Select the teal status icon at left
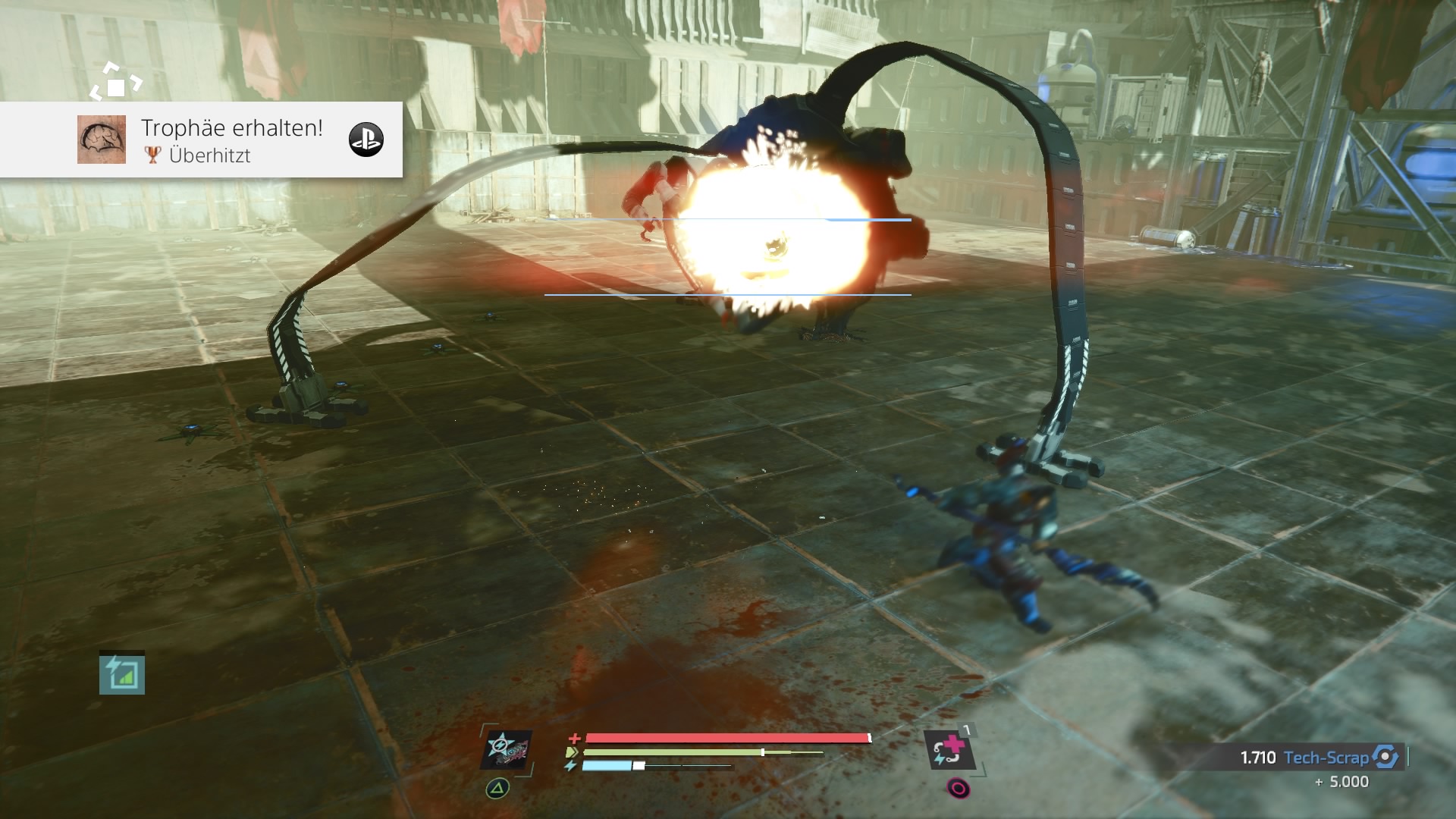Screen dimensions: 1456x819 (122, 674)
